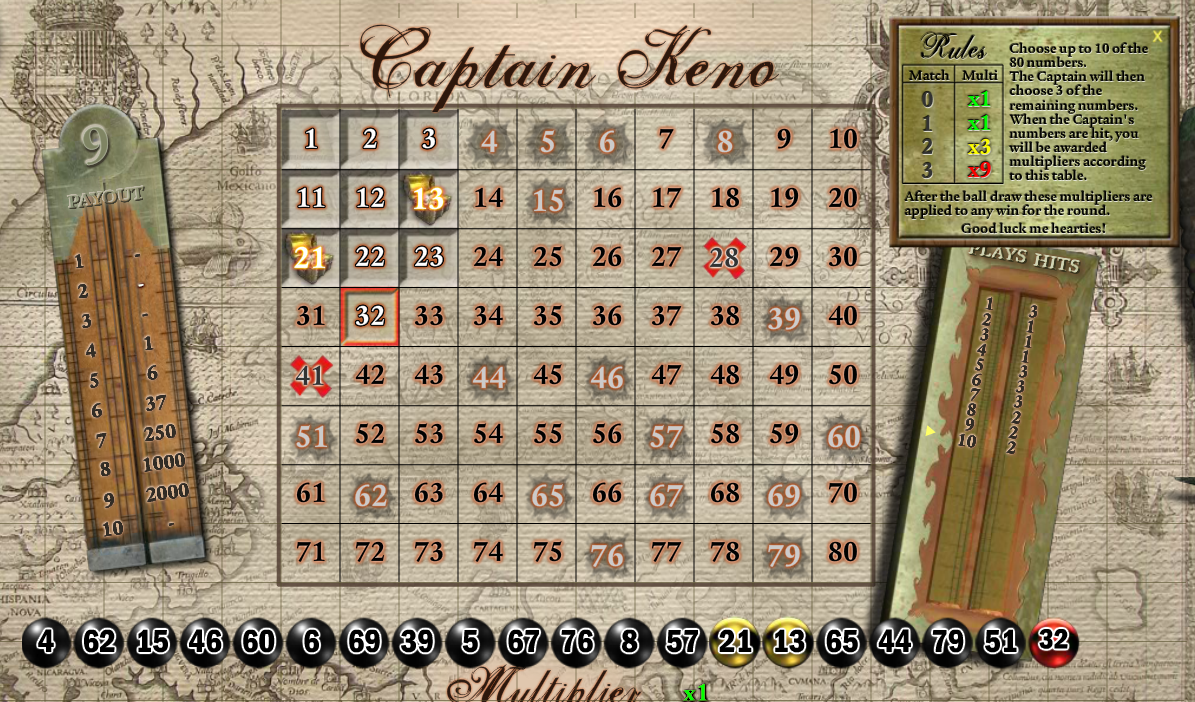Choose number 50 on the keno board
Screen dimensions: 1195x702
(843, 376)
